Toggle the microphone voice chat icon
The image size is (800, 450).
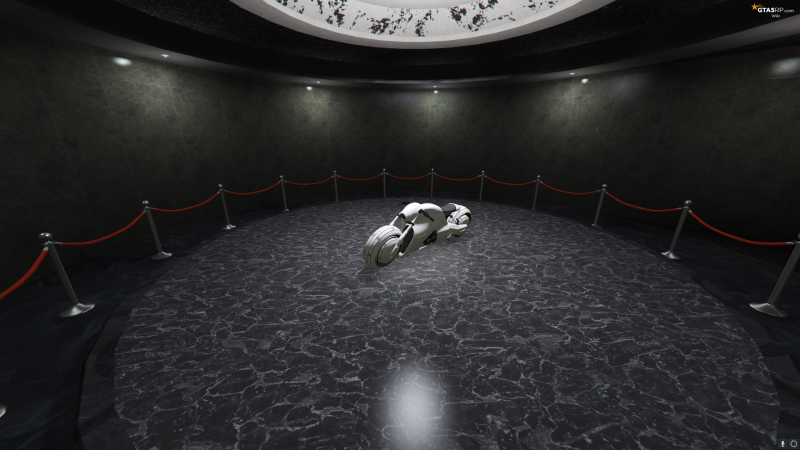(x=782, y=442)
